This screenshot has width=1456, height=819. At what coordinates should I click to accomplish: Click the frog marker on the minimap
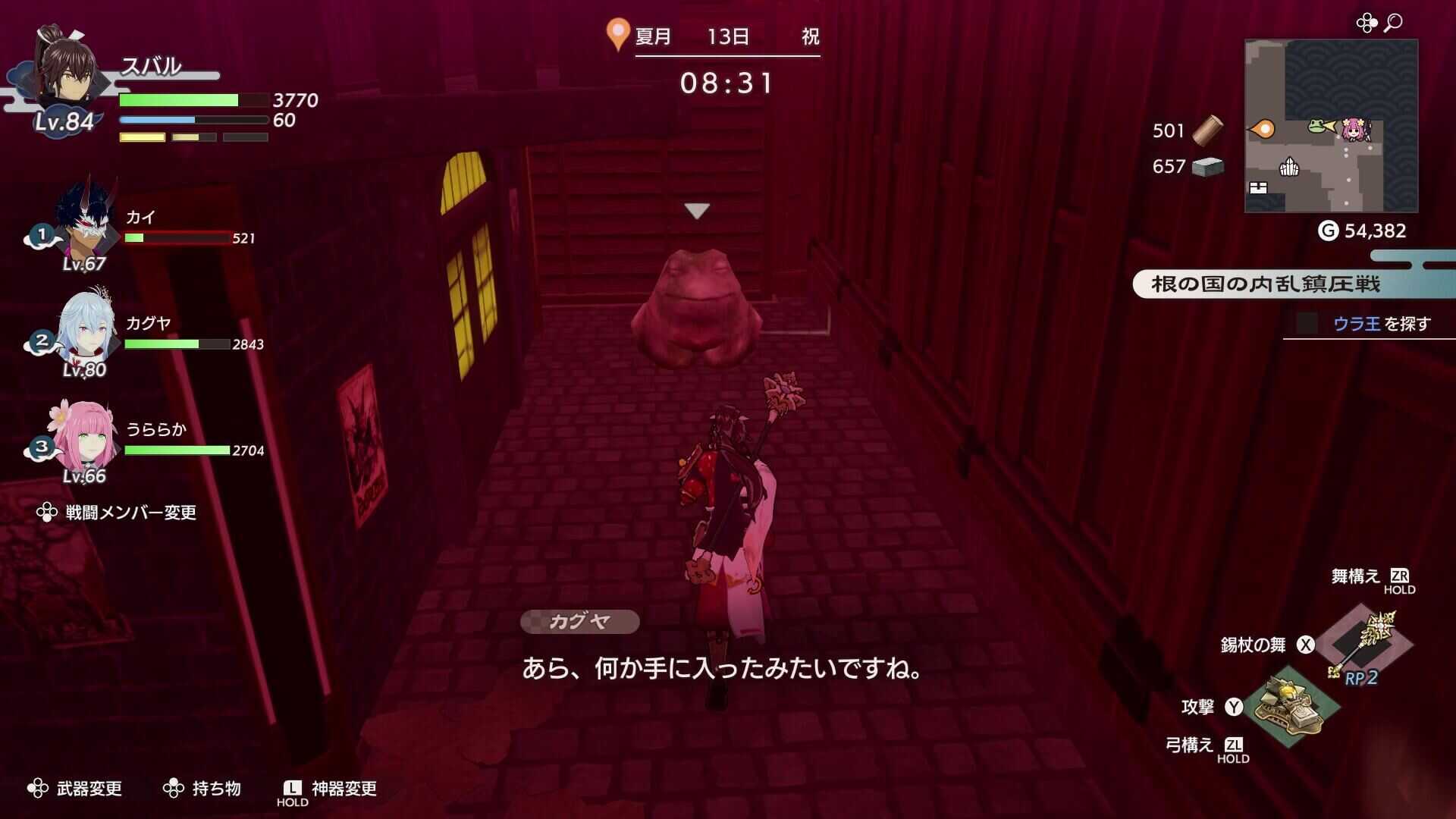(1316, 125)
